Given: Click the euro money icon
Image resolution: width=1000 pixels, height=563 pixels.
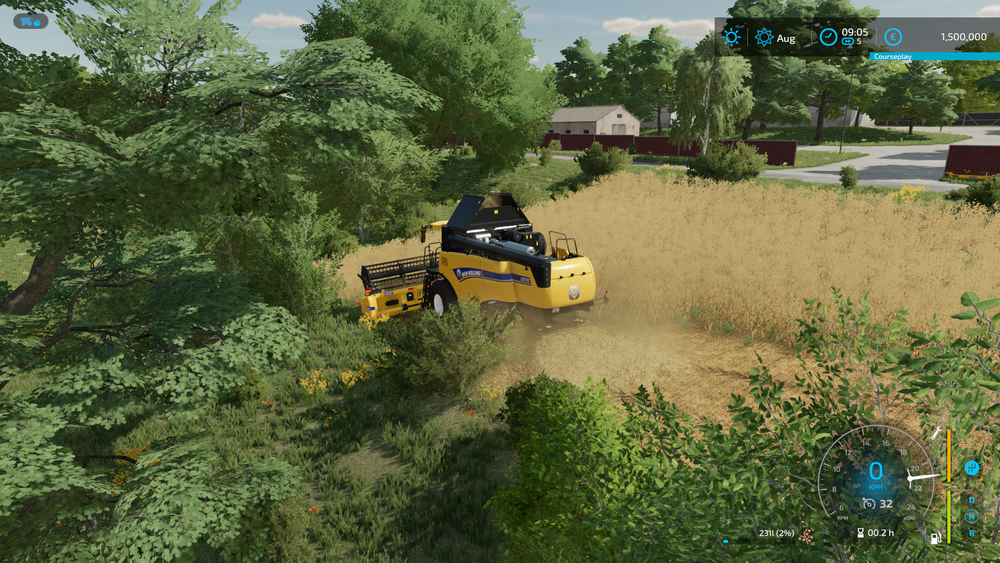Looking at the screenshot, I should coord(893,37).
